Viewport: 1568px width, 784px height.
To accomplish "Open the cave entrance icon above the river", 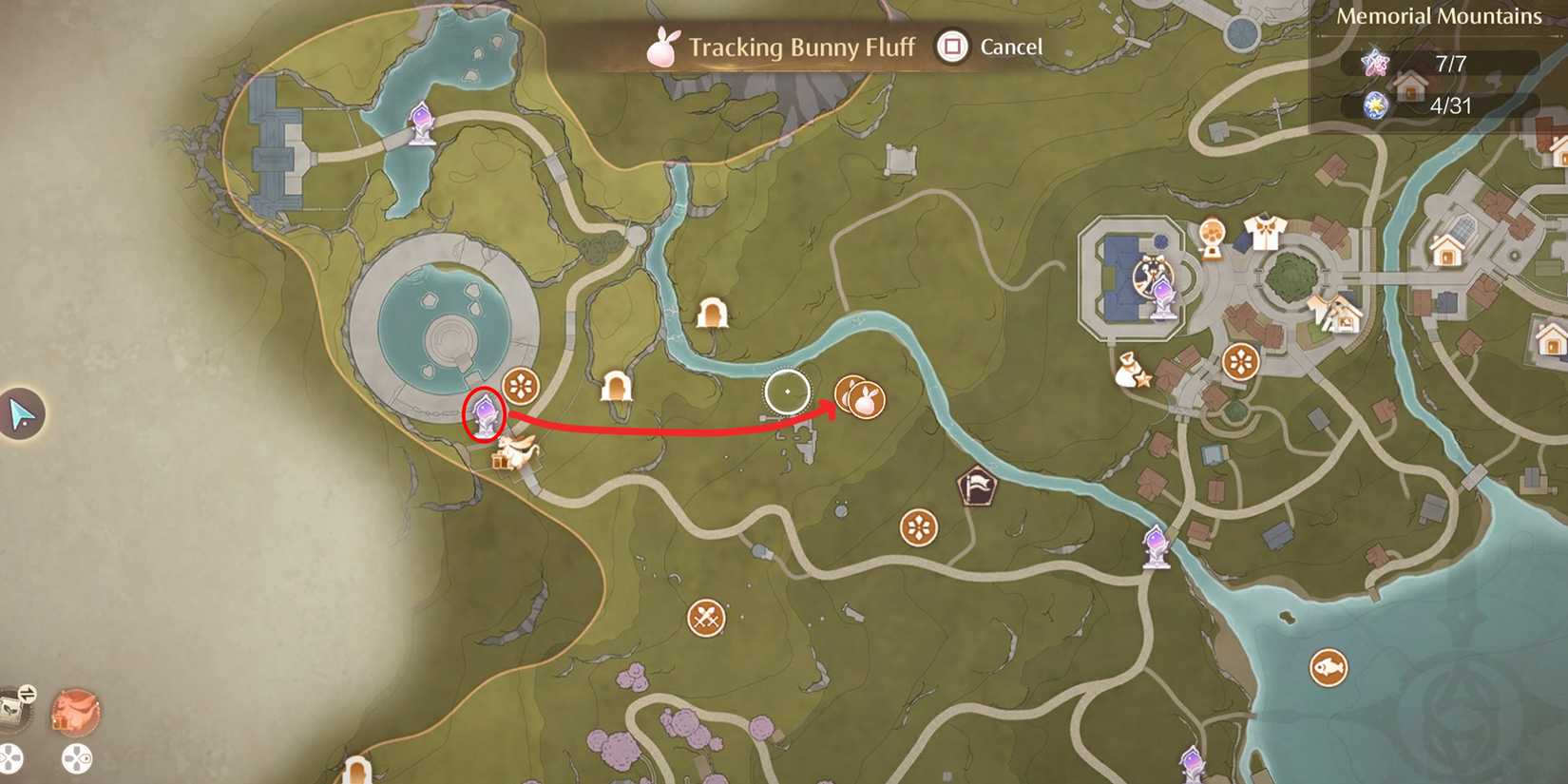I will pos(711,312).
